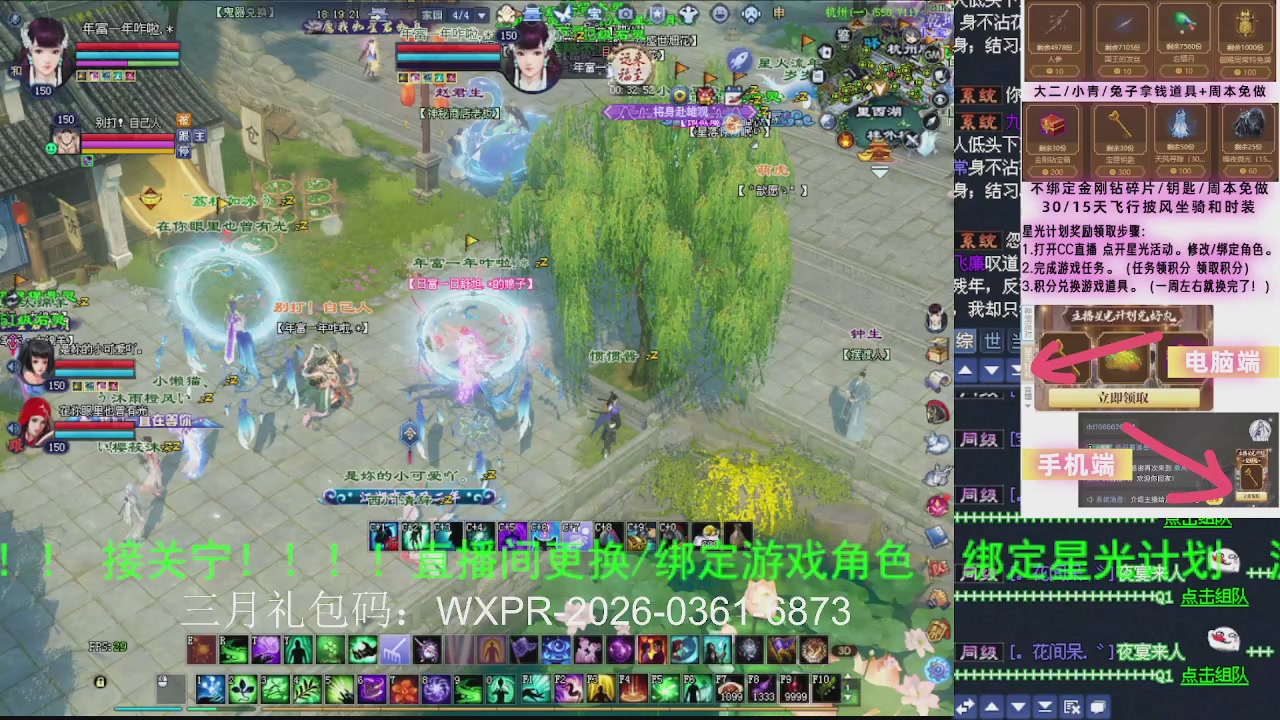Click the padlock to lock the skill bar

99,683
